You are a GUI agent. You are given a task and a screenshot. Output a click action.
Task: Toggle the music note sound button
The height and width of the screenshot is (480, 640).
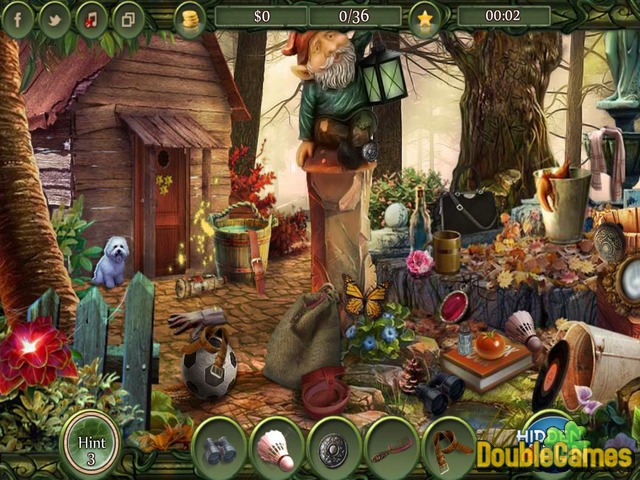91,18
